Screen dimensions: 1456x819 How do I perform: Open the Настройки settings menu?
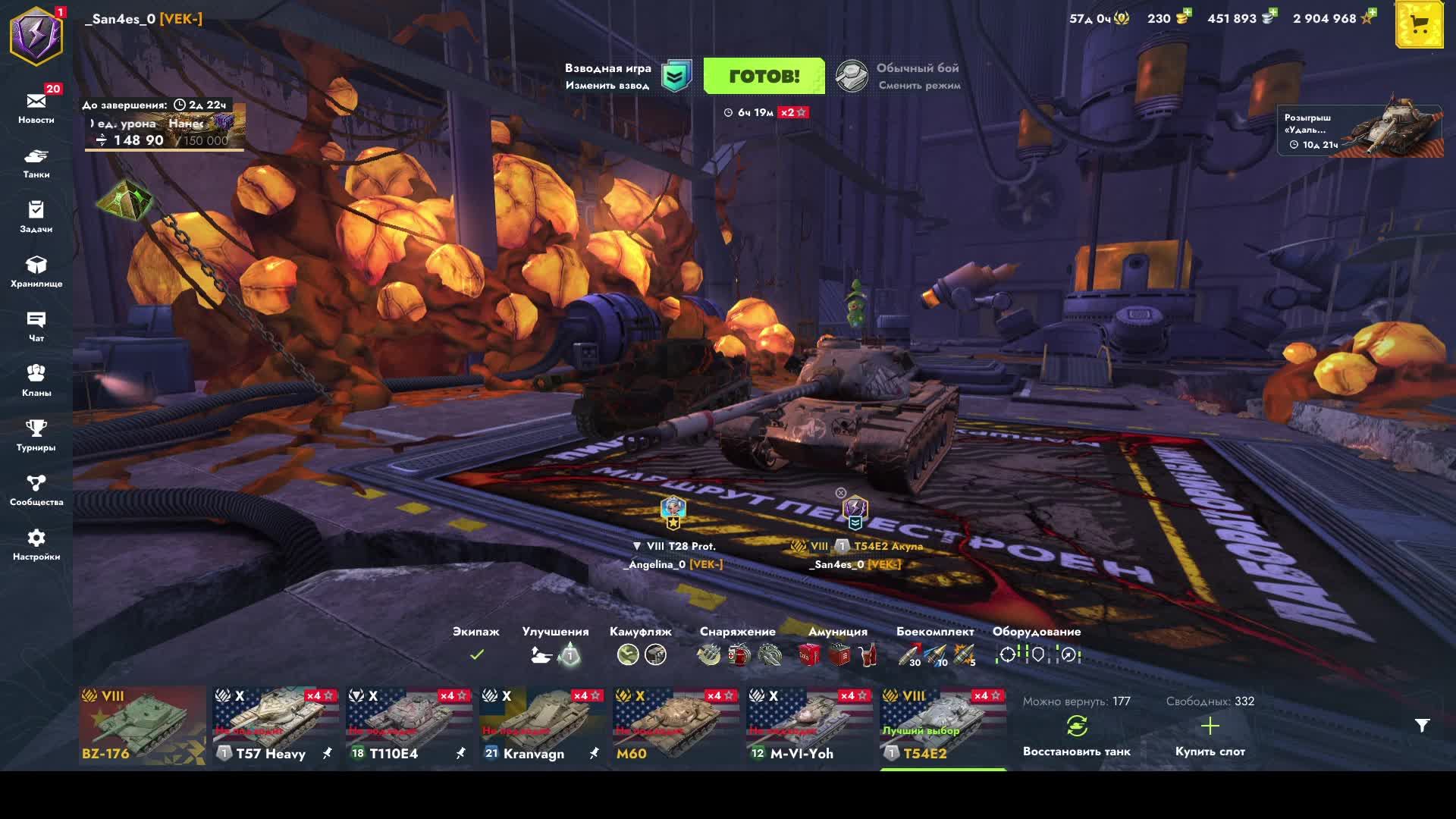point(36,544)
